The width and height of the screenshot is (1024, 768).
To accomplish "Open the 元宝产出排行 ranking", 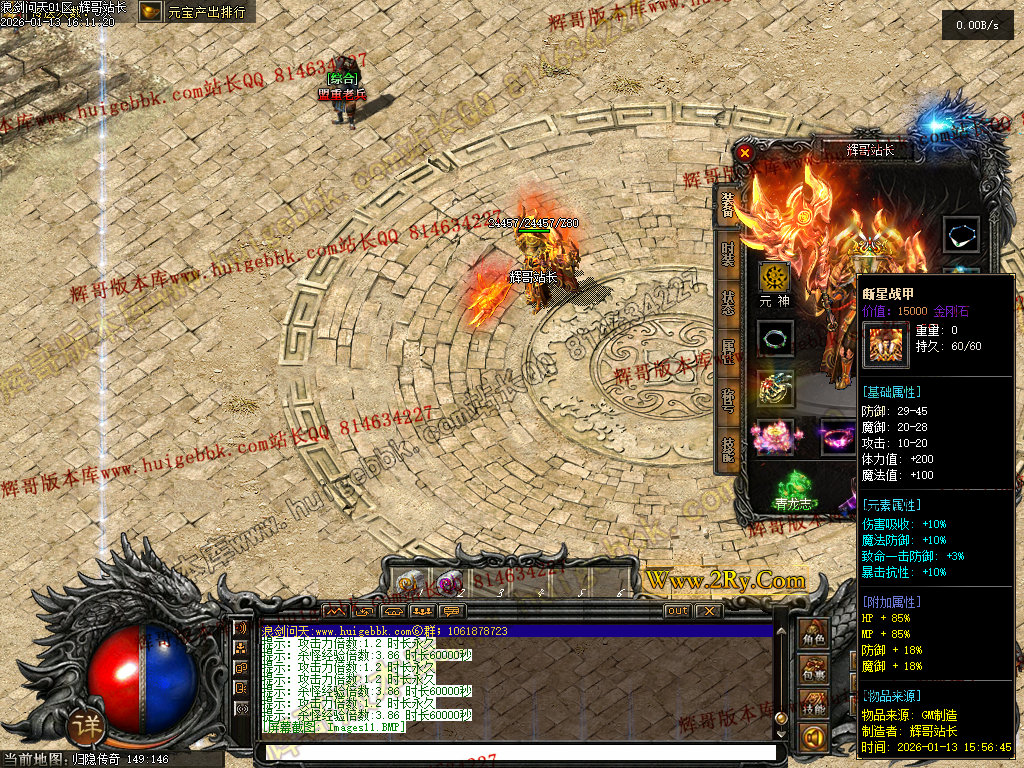I will tap(196, 13).
